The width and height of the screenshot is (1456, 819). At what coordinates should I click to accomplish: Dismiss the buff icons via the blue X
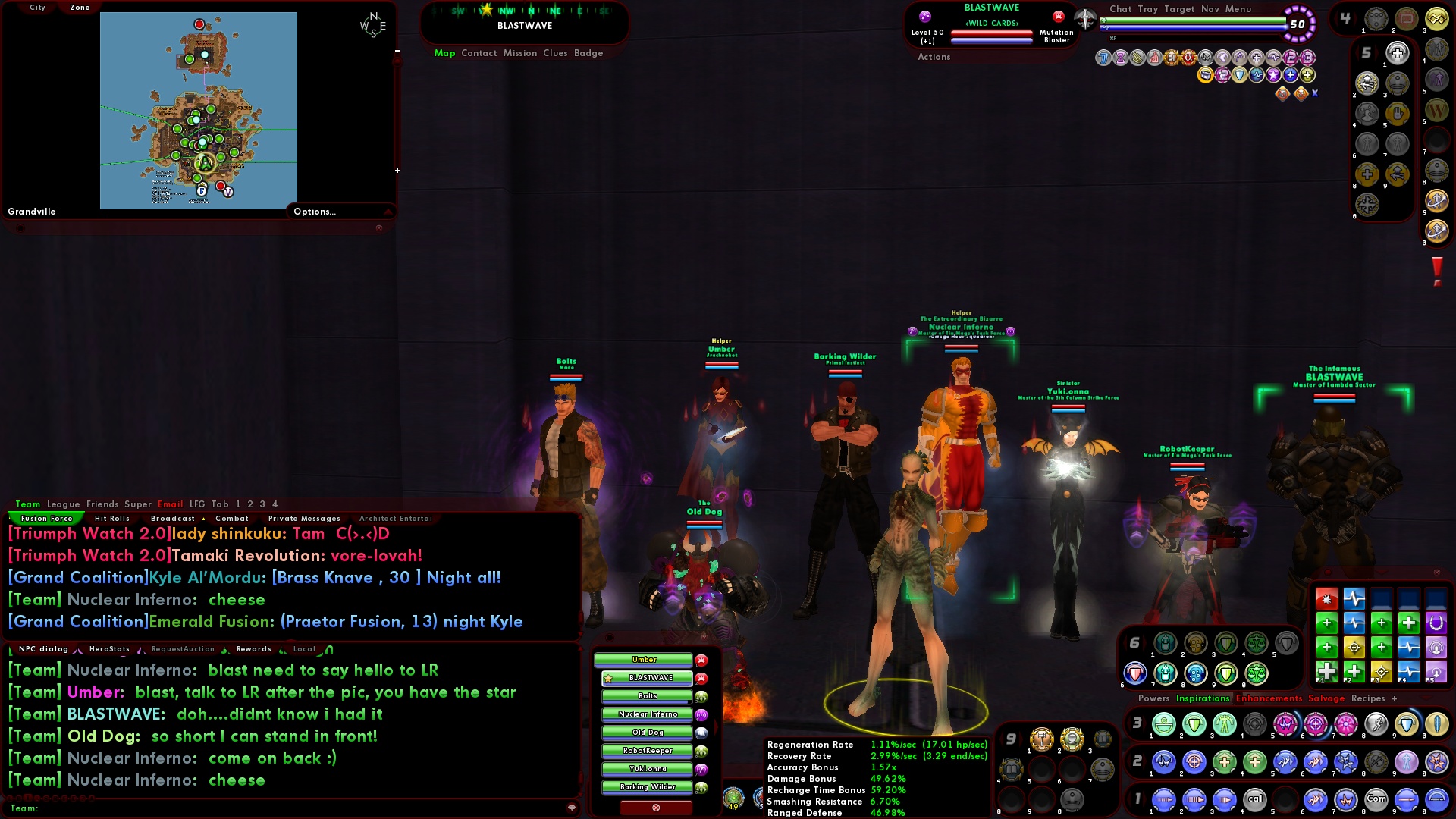[1315, 93]
